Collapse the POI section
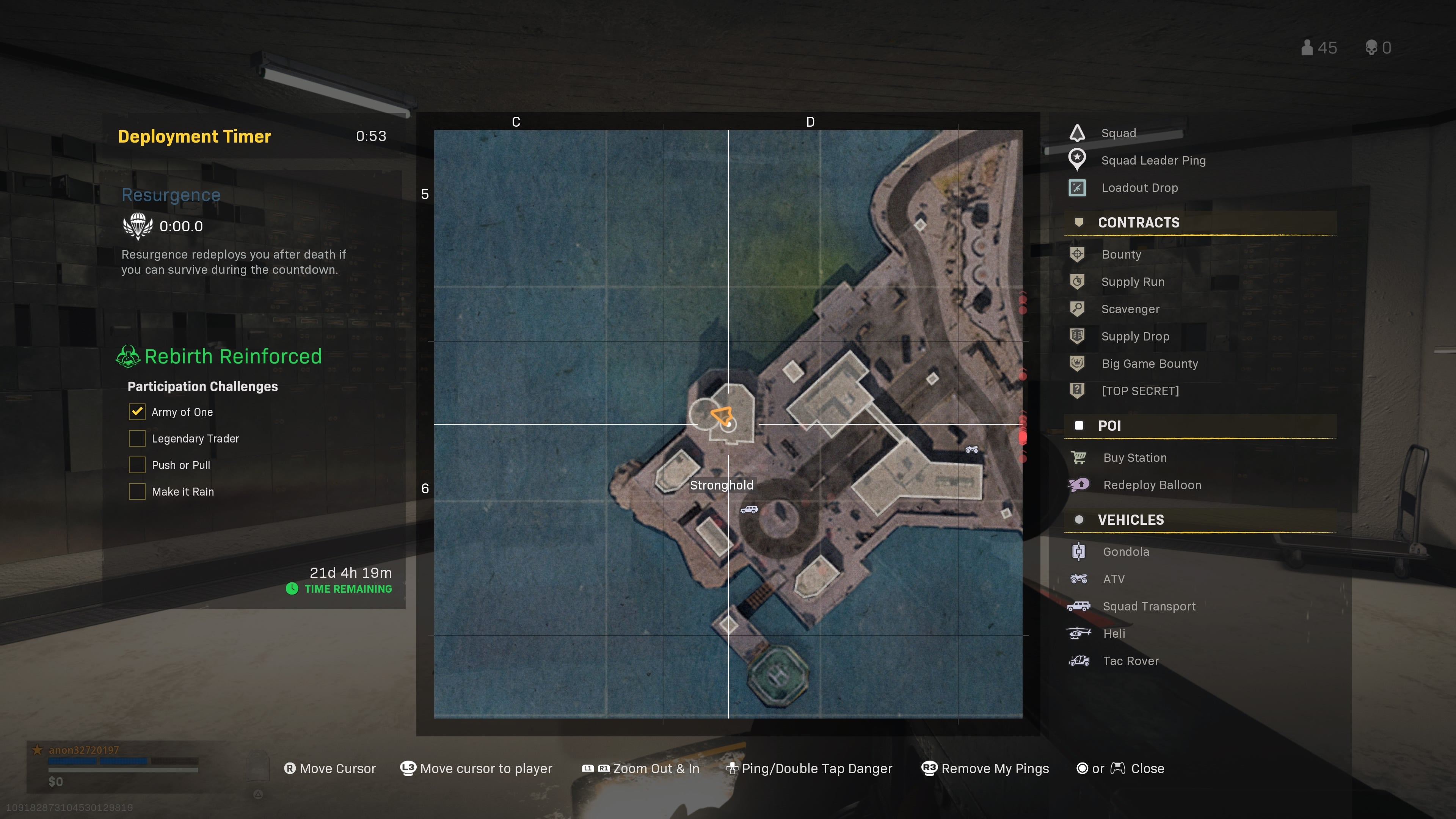 tap(1110, 425)
